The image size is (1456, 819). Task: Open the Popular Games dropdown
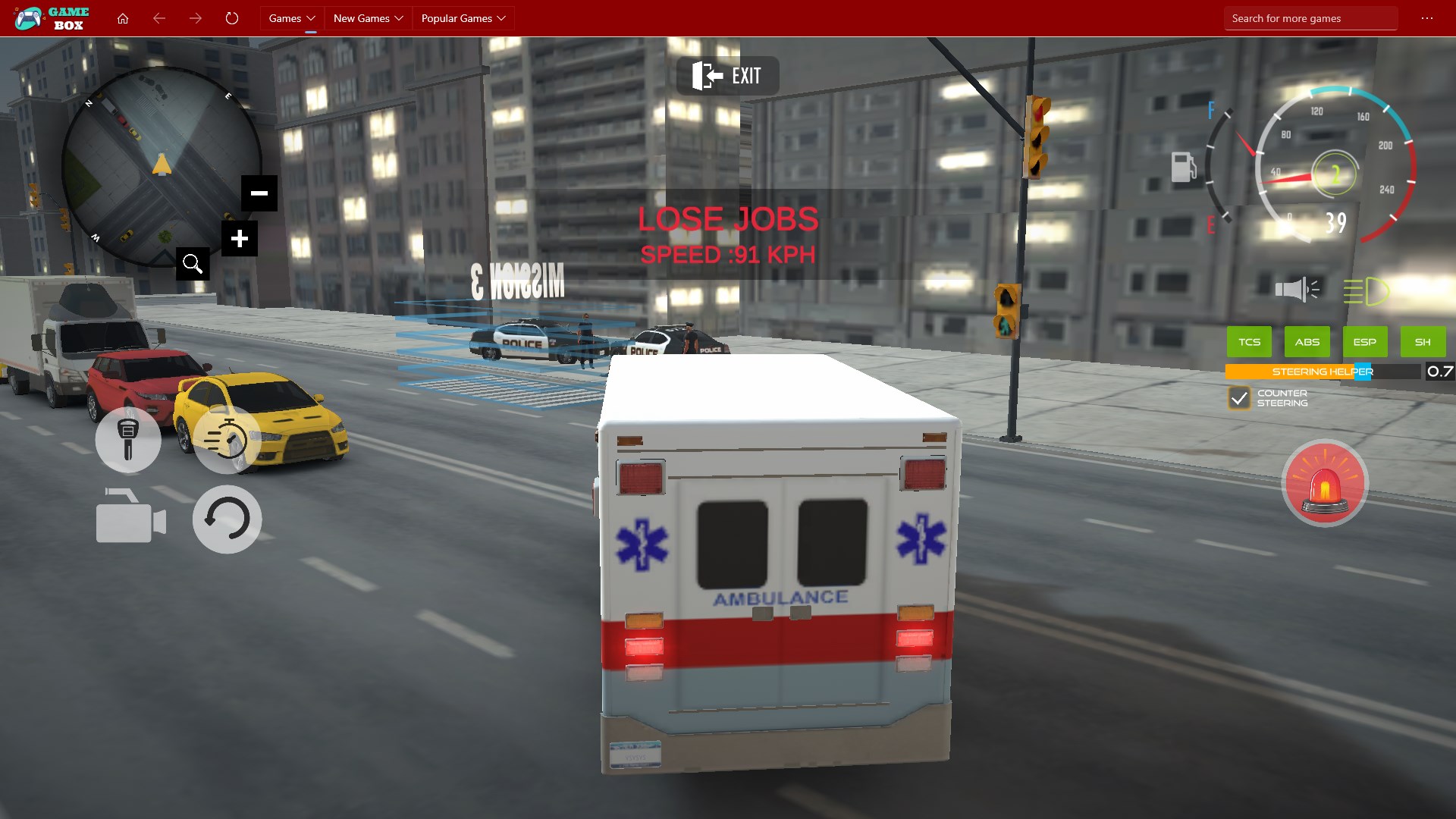pyautogui.click(x=463, y=17)
